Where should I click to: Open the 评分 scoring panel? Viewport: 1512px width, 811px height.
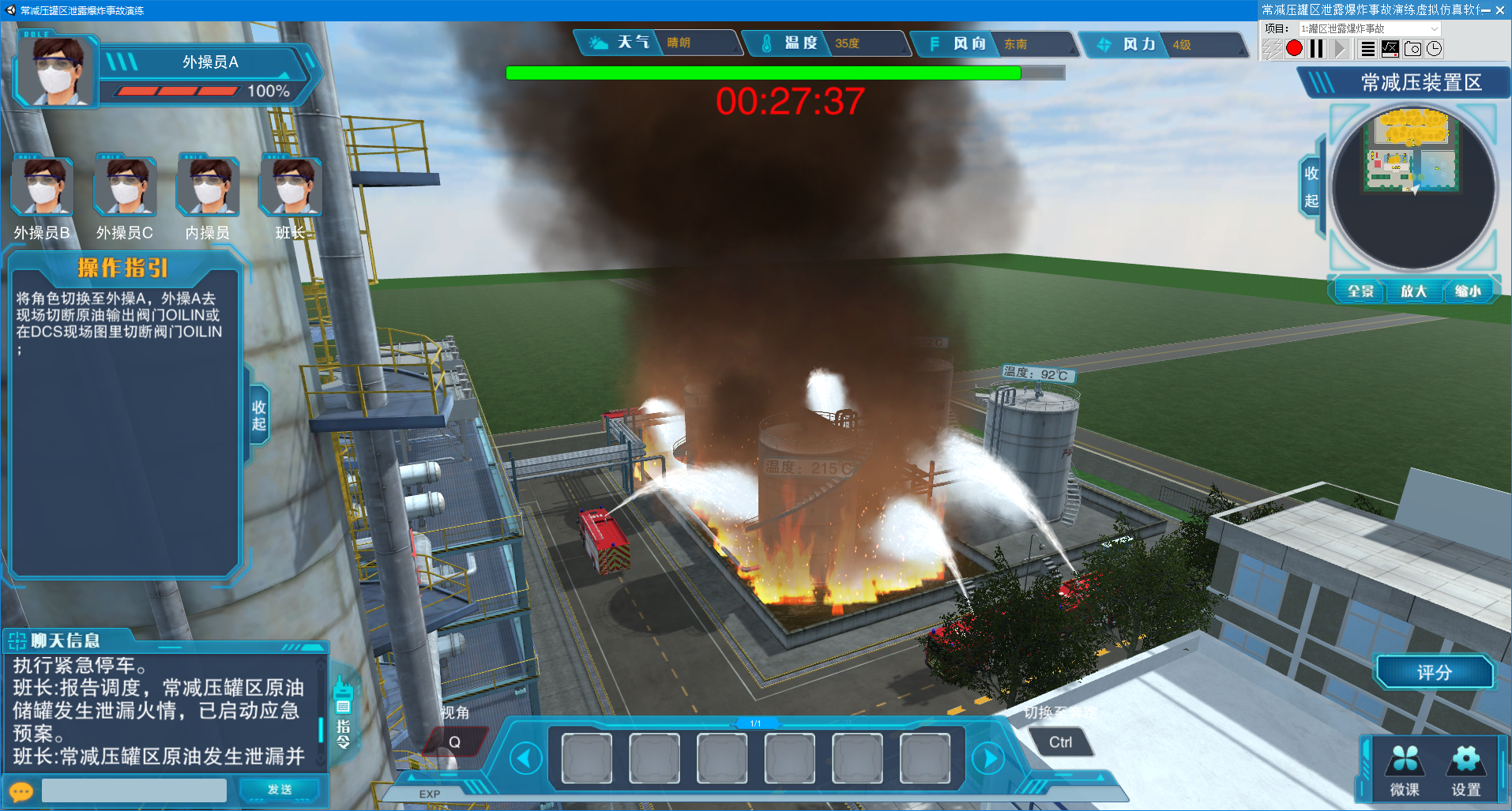pos(1434,673)
